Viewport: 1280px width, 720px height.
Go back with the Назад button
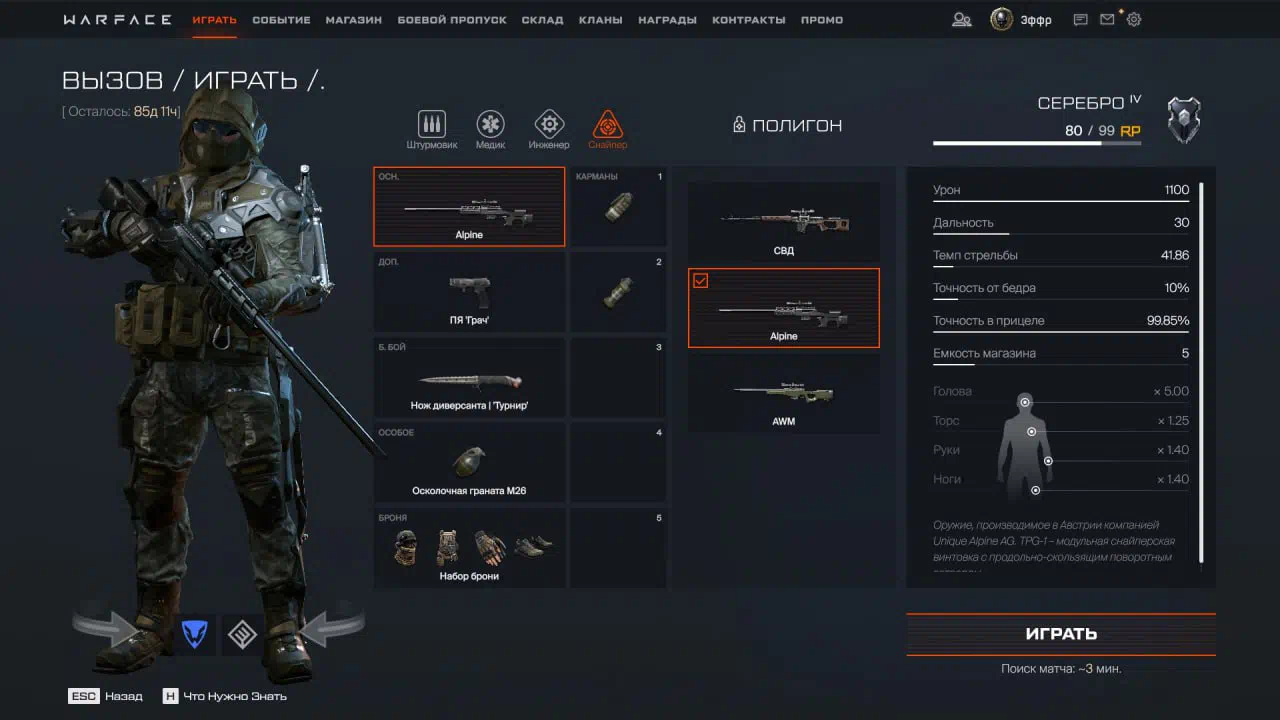point(105,696)
